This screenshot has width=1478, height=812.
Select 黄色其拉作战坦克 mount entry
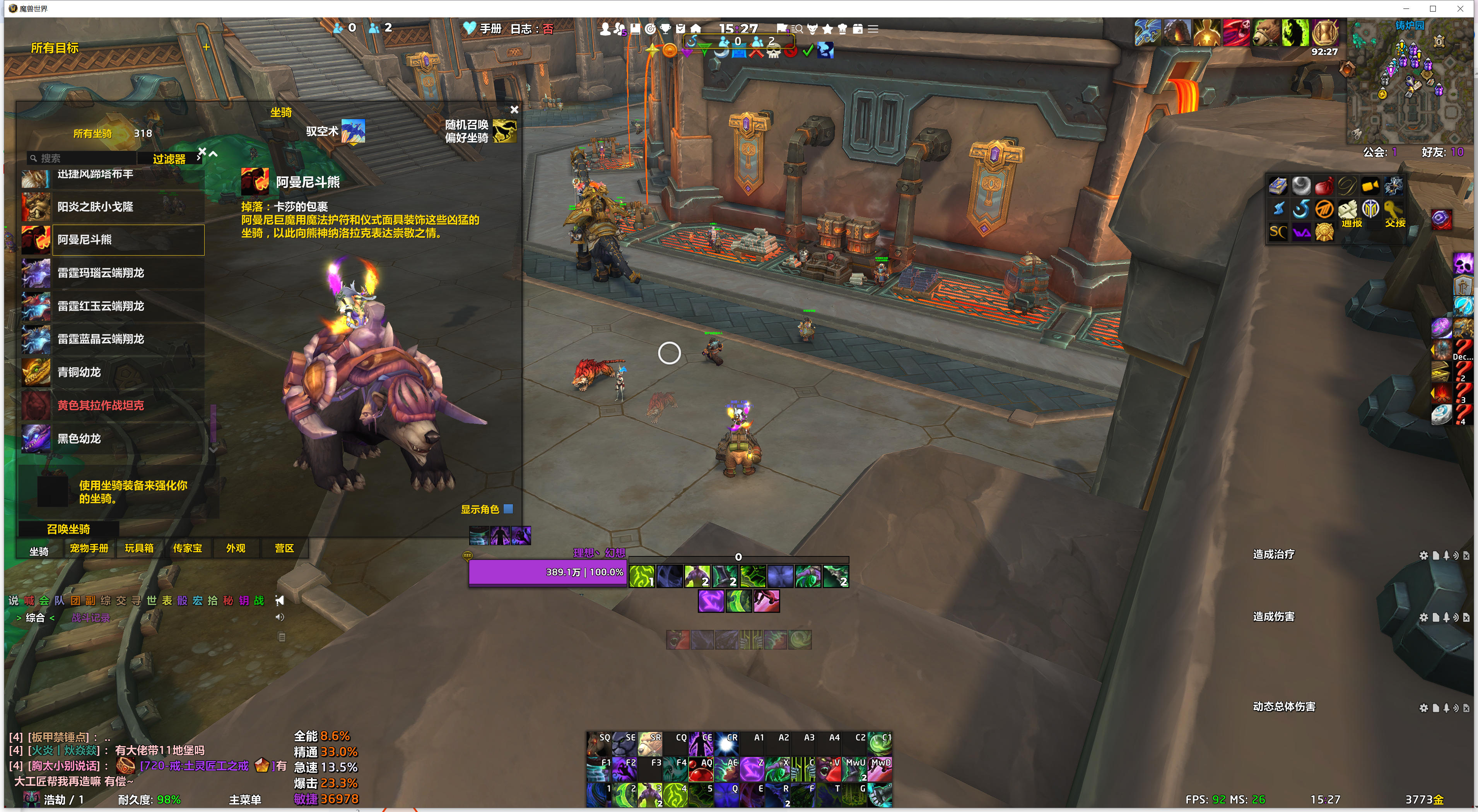113,406
